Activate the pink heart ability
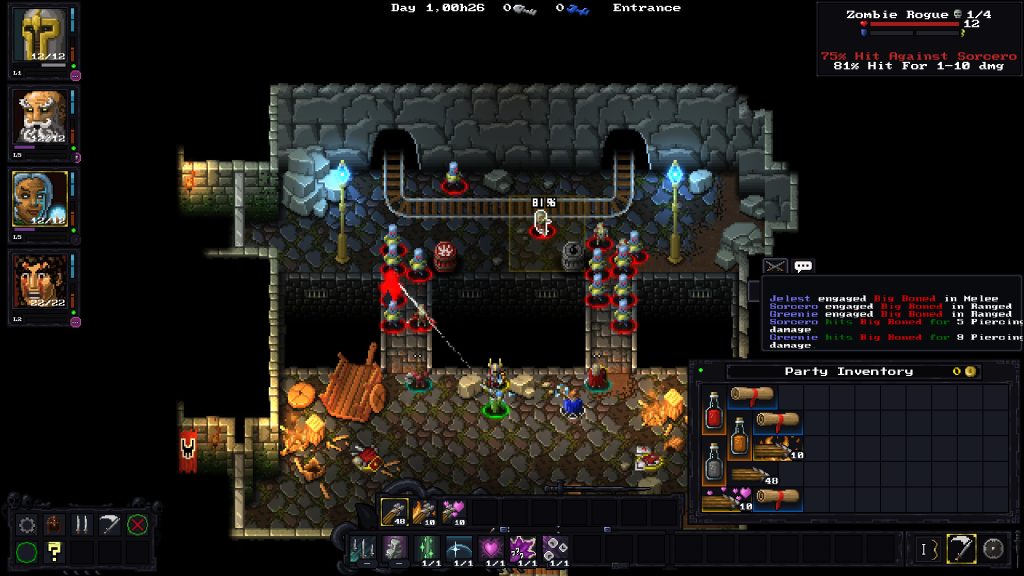Viewport: 1024px width, 576px height. (x=491, y=548)
